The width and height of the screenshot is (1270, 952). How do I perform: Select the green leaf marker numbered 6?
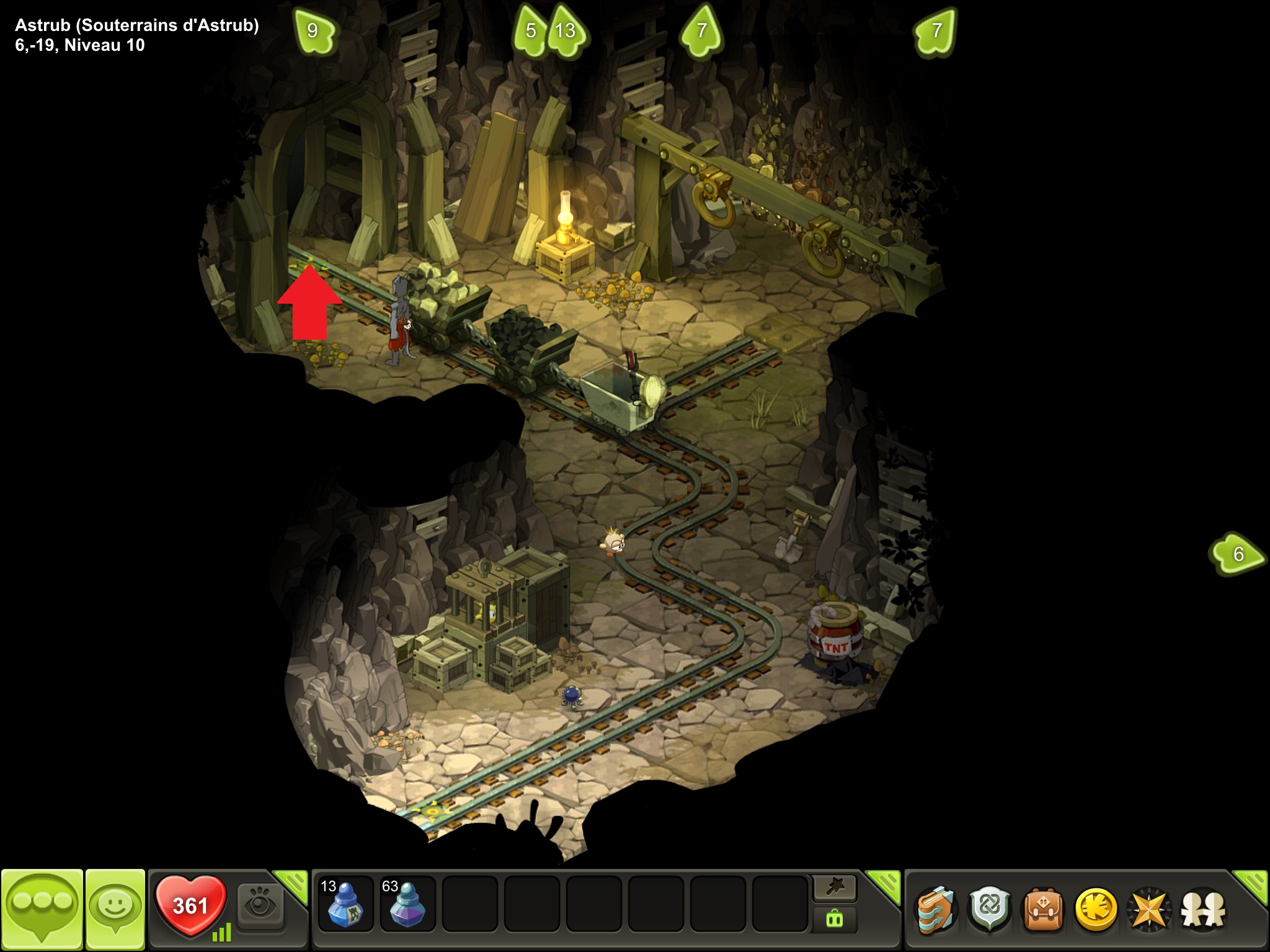(1237, 553)
